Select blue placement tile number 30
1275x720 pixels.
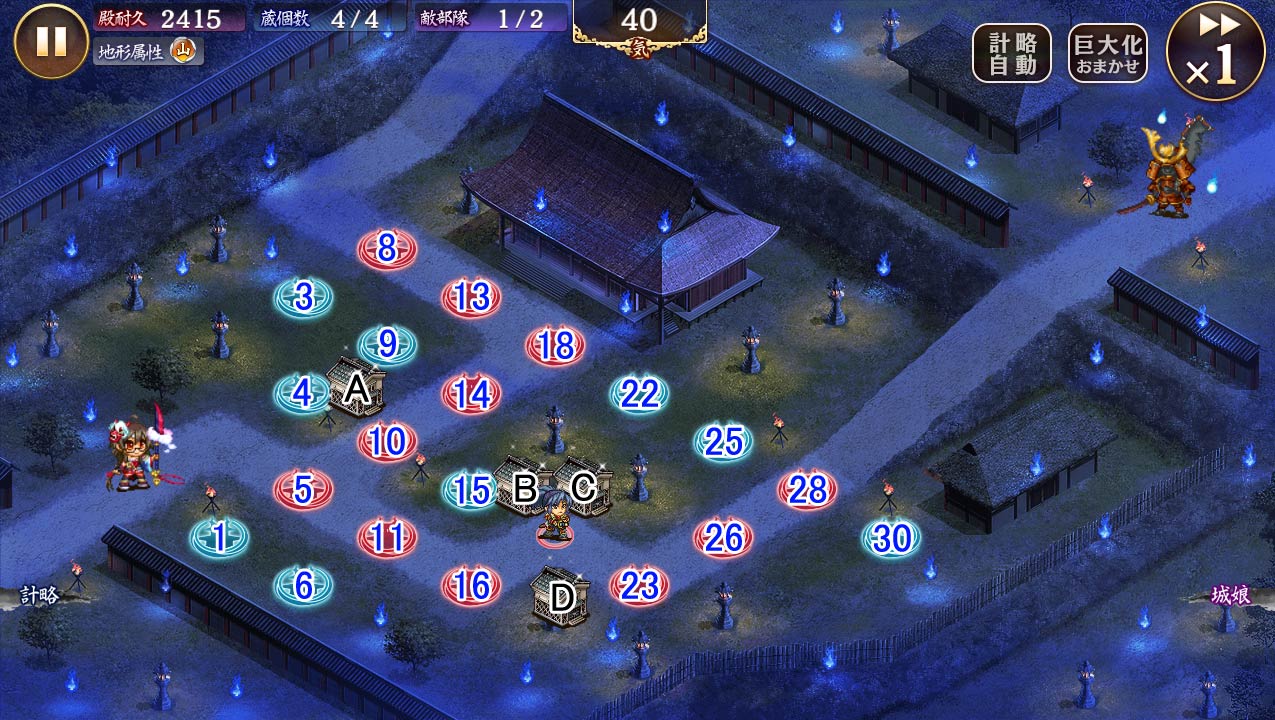point(891,538)
